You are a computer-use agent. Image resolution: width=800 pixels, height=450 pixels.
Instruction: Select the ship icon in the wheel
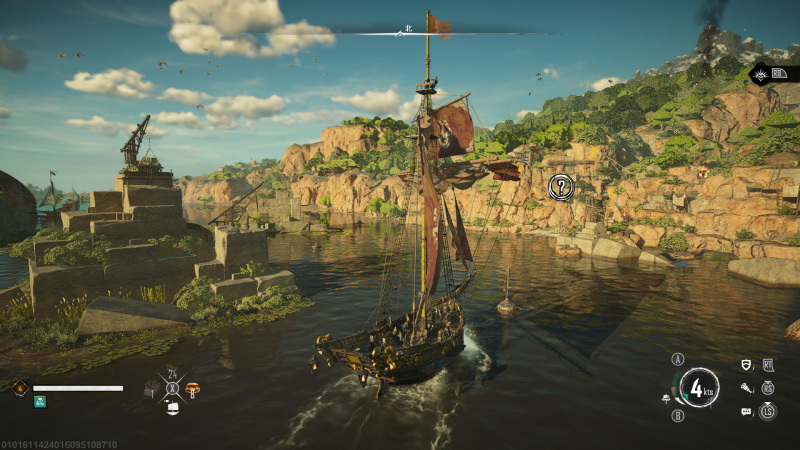tap(171, 407)
